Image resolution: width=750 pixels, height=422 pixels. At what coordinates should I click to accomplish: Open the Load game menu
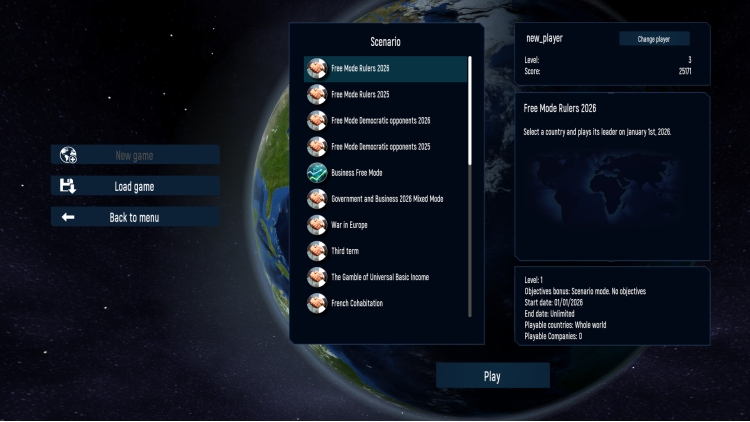pos(135,186)
